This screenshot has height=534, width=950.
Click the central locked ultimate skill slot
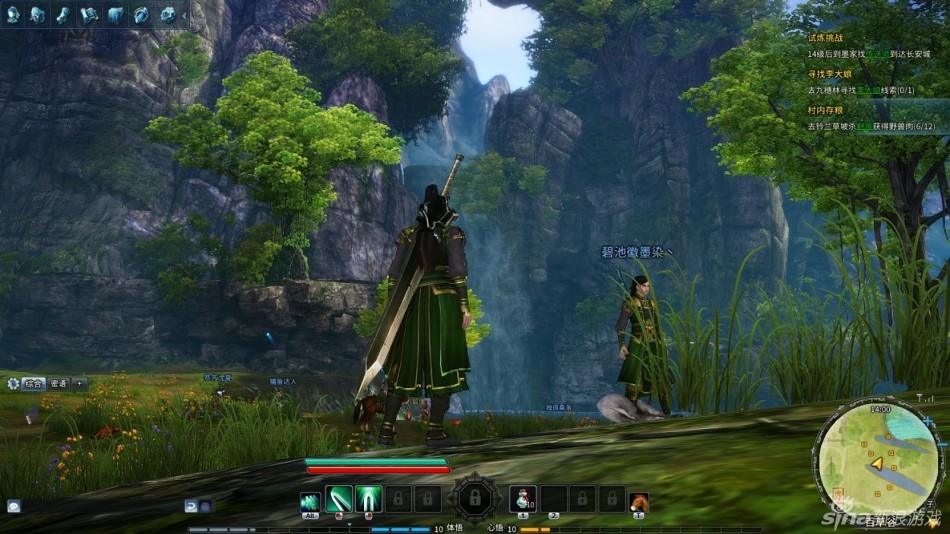tap(472, 496)
